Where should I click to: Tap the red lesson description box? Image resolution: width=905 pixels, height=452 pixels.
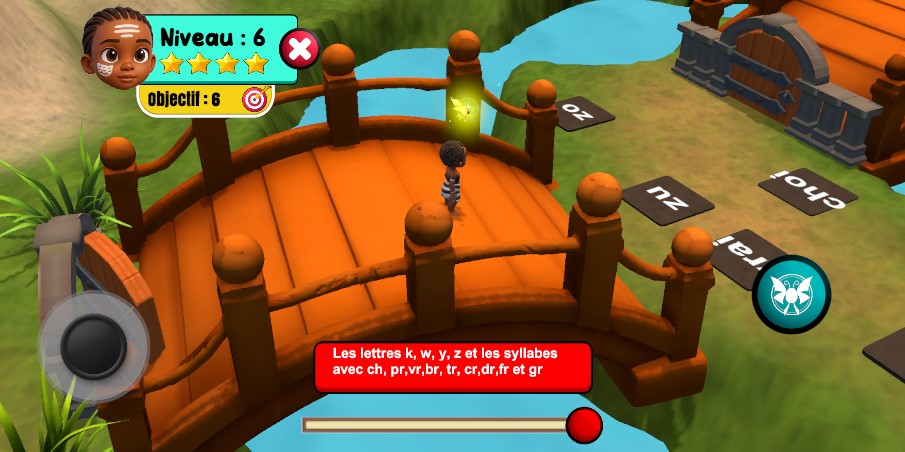click(x=452, y=367)
